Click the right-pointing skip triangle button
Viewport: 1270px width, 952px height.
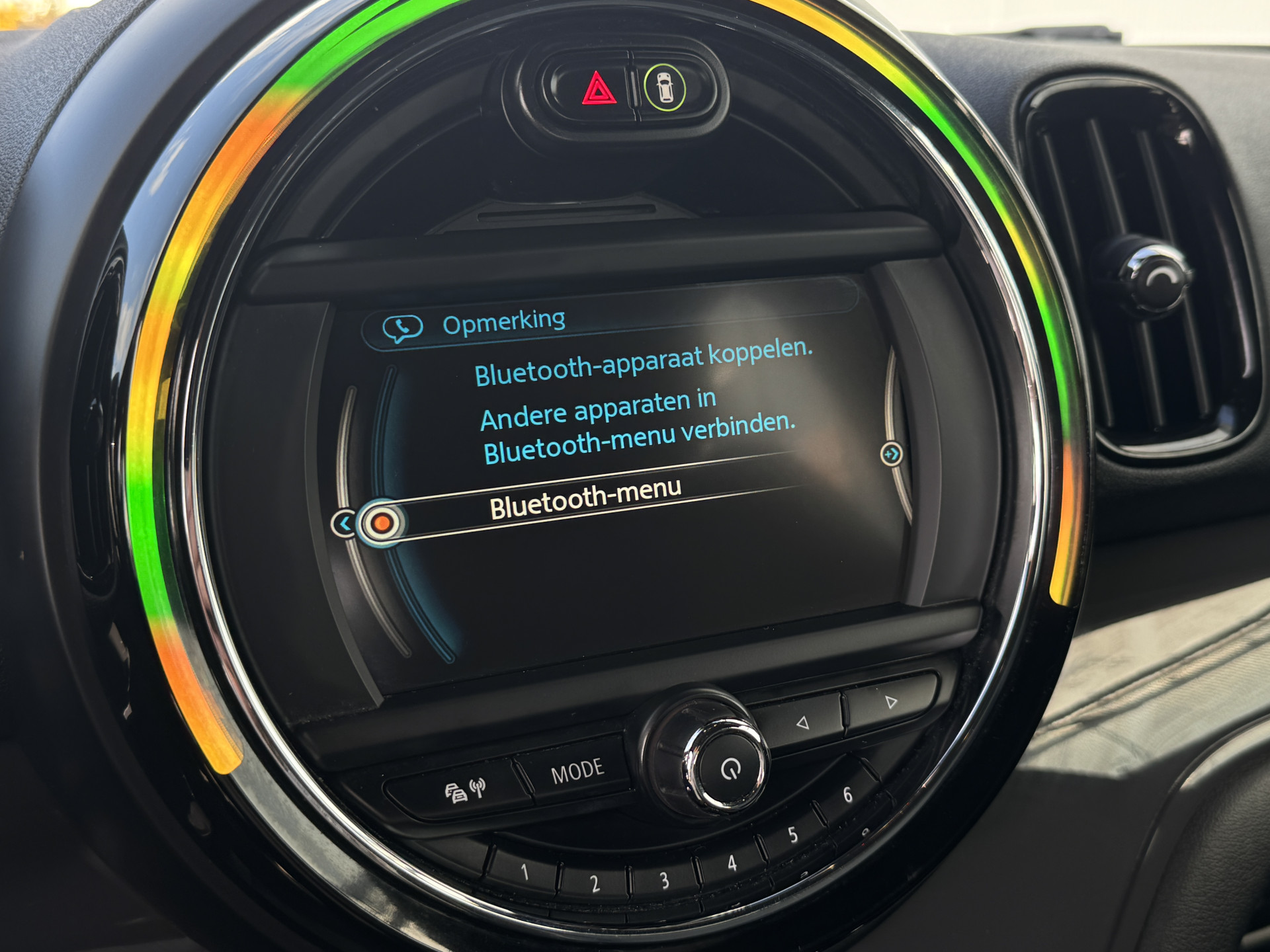click(891, 701)
